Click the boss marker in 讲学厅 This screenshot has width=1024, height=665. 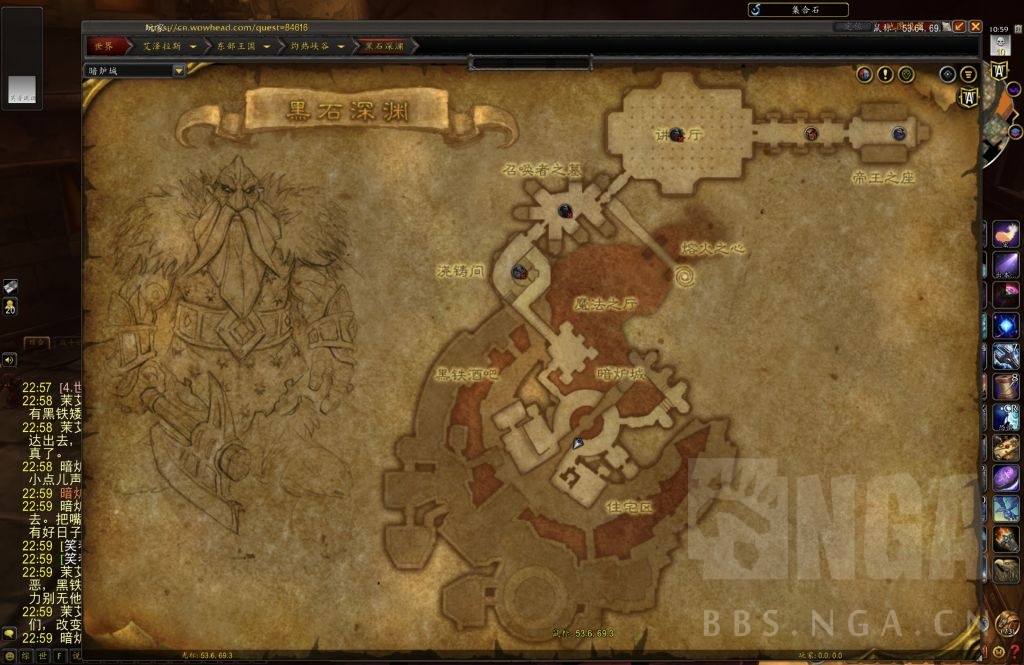677,134
